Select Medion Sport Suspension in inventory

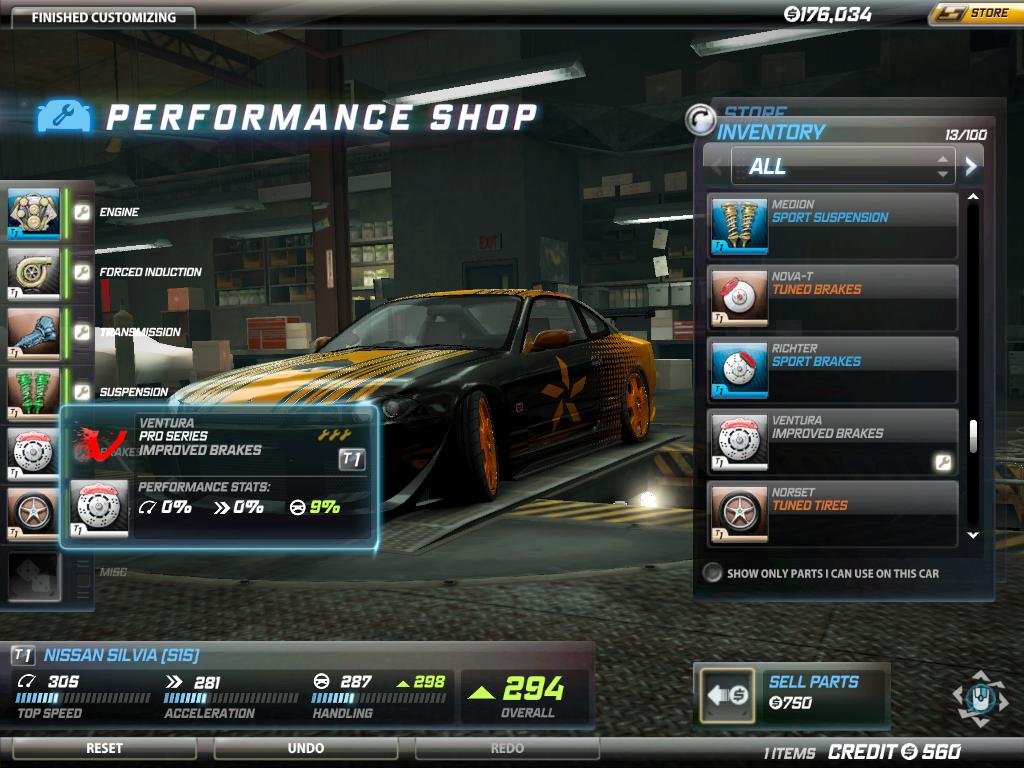point(832,226)
